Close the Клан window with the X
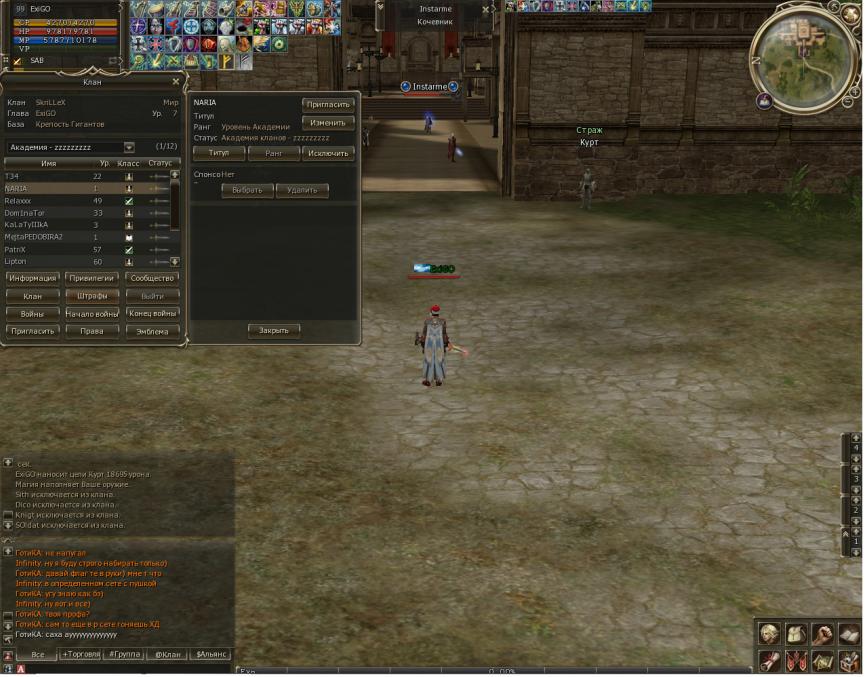 176,82
